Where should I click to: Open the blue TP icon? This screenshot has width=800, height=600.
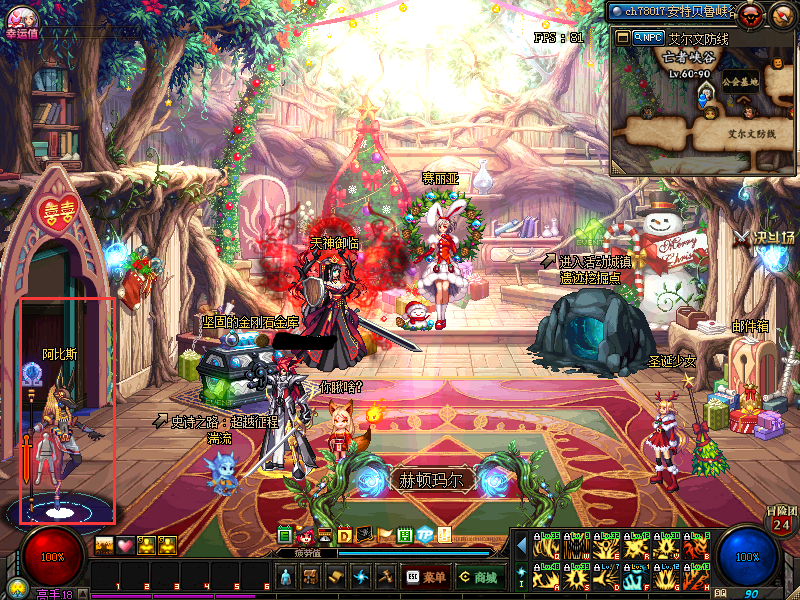tap(424, 535)
